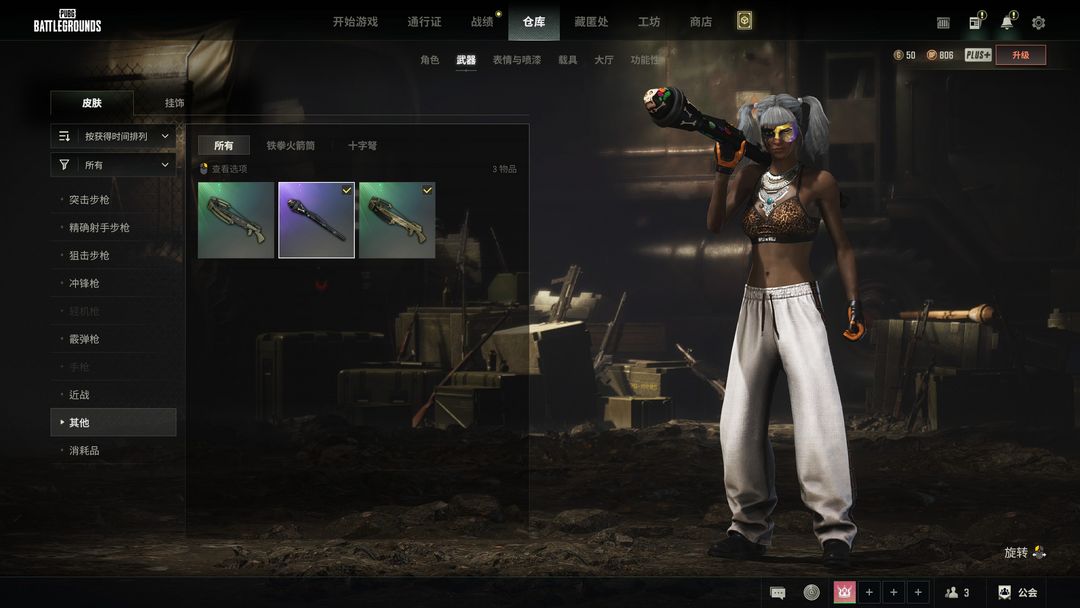The width and height of the screenshot is (1080, 608).
Task: Select the purple-background rocket launcher skin
Action: coord(316,220)
